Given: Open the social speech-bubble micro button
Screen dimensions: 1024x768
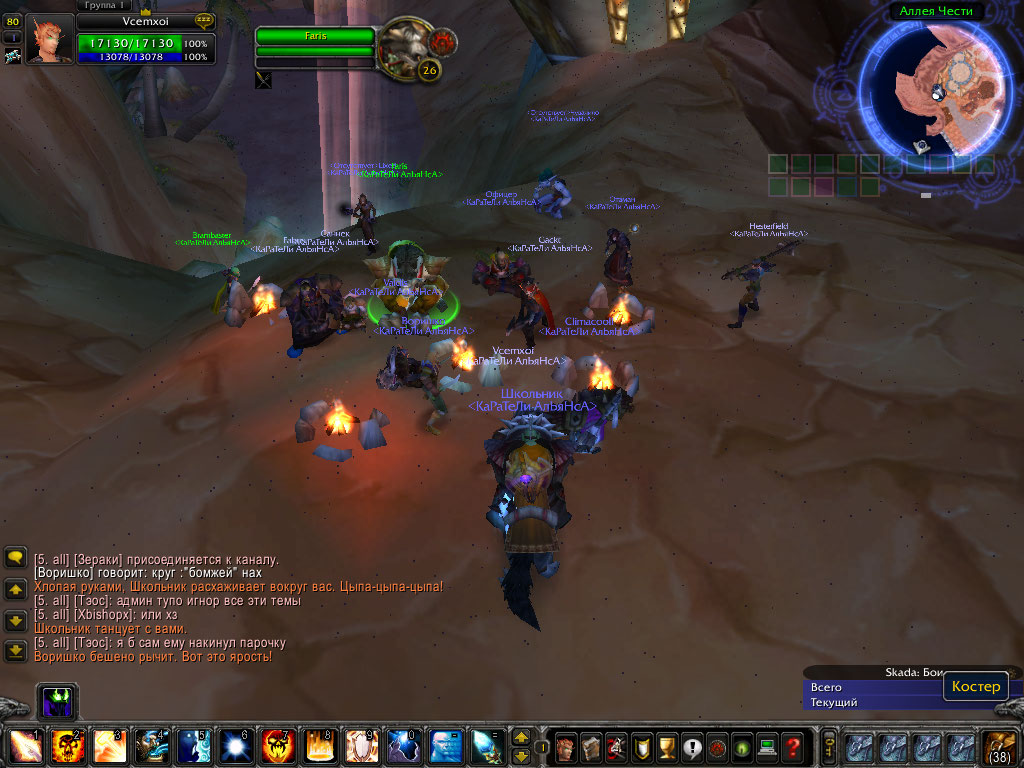Looking at the screenshot, I should [x=692, y=746].
